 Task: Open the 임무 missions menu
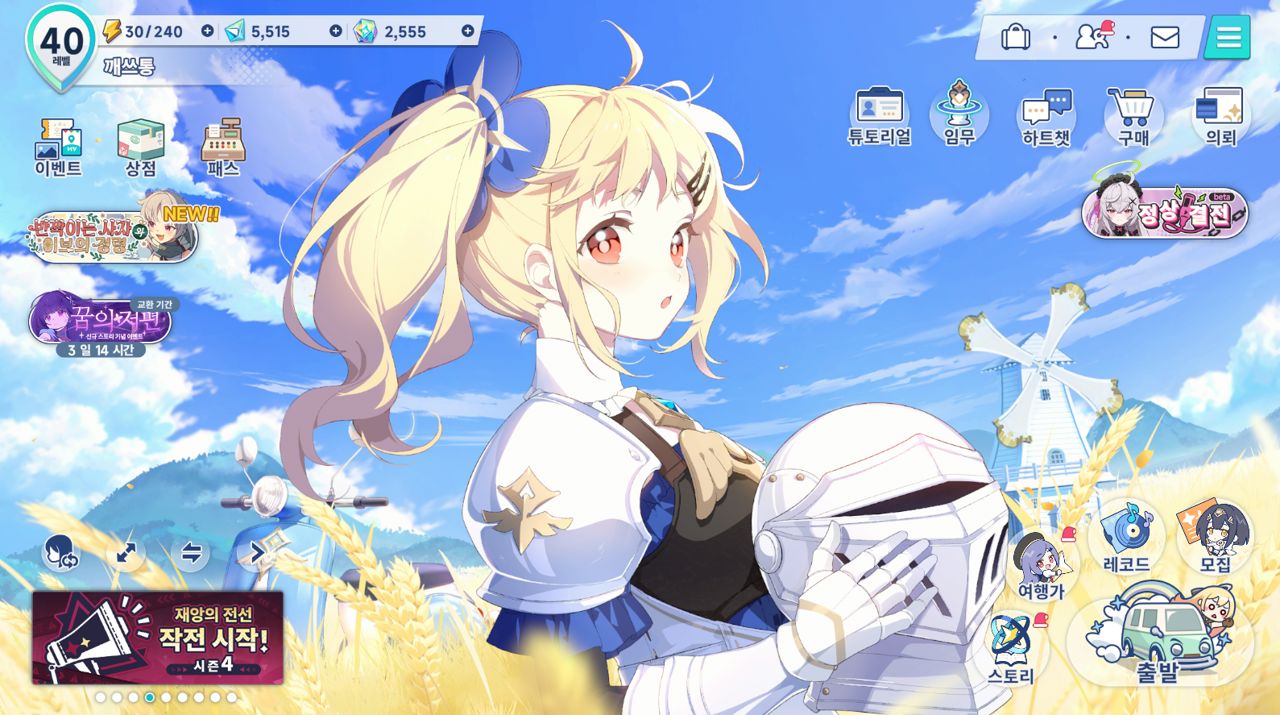(959, 112)
